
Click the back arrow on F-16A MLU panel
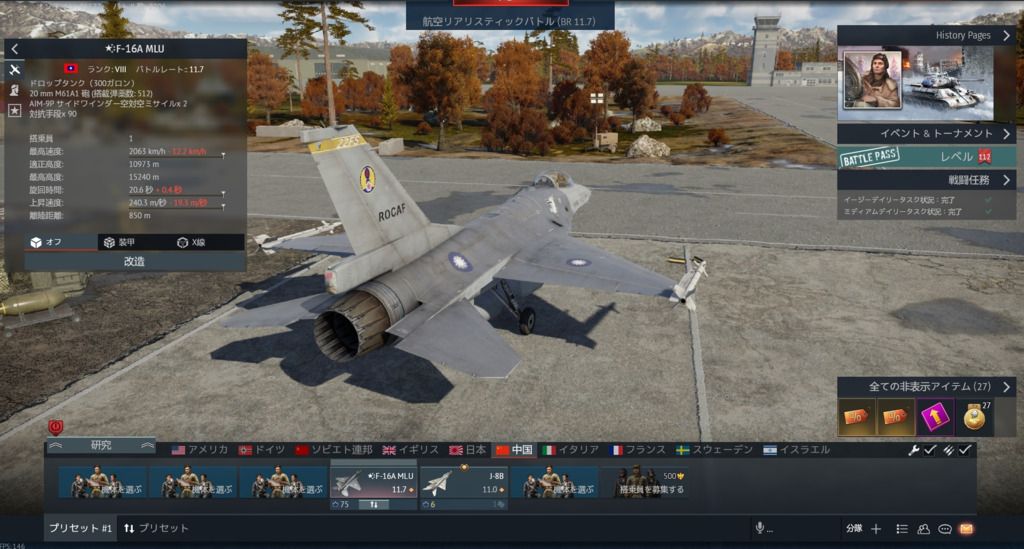[x=15, y=49]
